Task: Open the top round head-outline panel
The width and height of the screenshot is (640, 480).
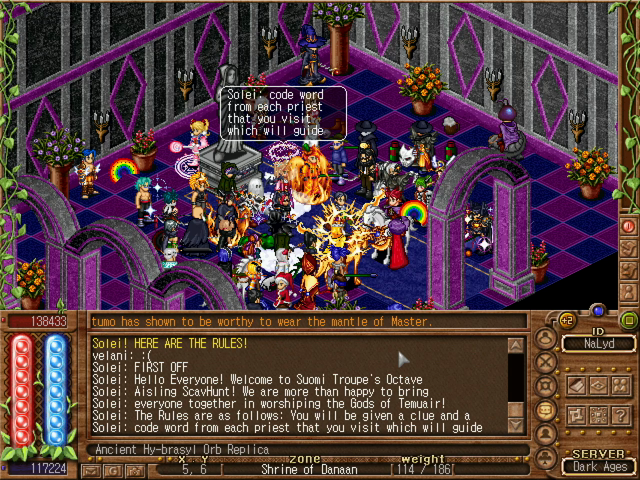Action: click(546, 338)
